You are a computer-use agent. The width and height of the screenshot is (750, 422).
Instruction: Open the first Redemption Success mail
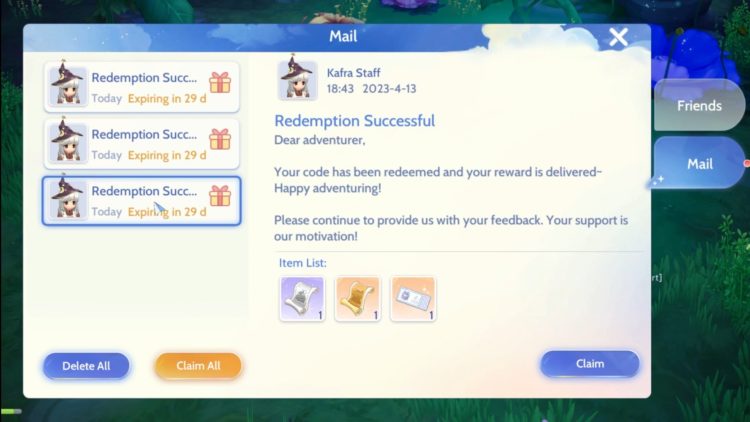[141, 87]
